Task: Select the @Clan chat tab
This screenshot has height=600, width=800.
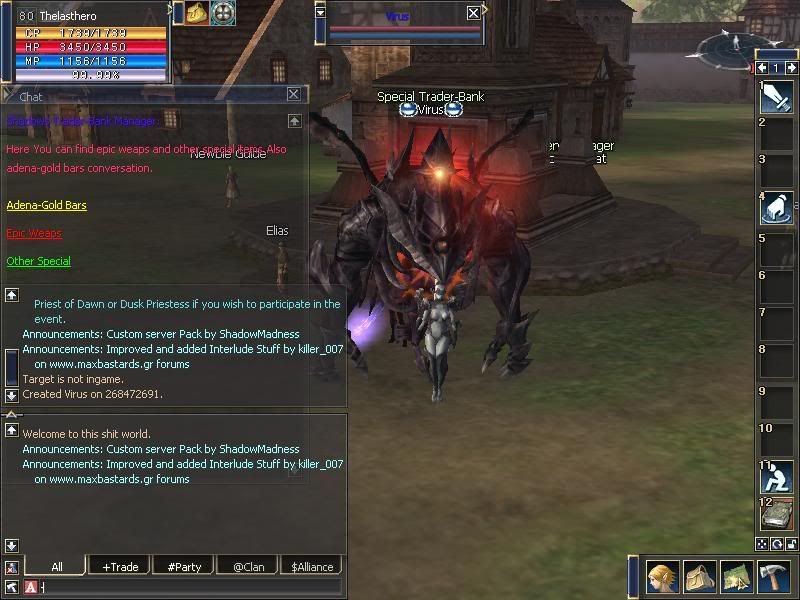Action: [248, 567]
